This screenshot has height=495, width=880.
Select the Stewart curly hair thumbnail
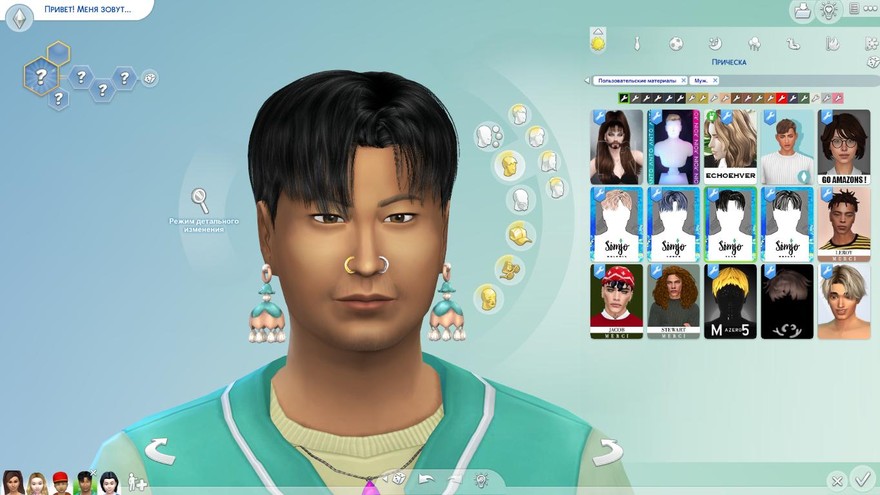(673, 301)
